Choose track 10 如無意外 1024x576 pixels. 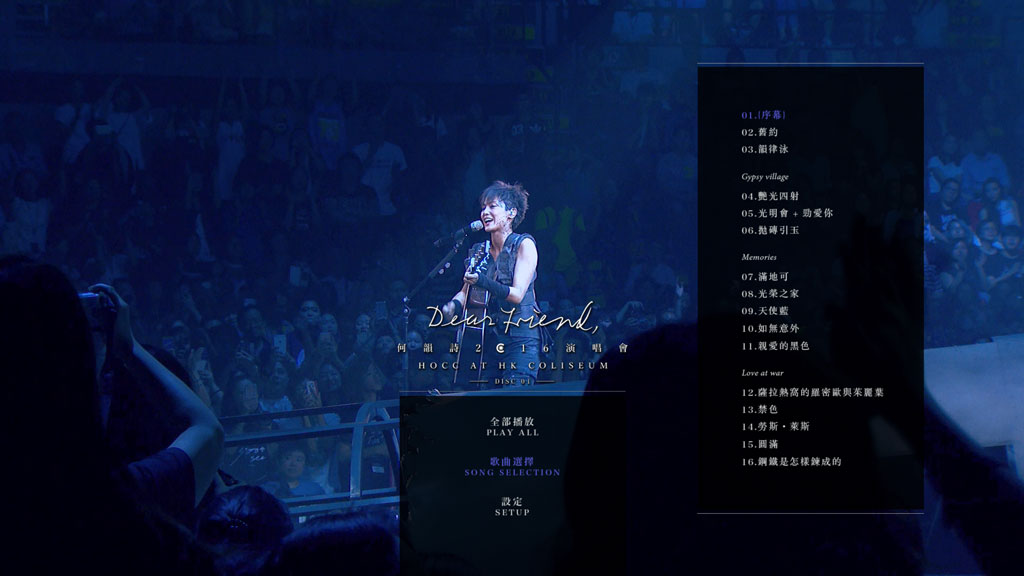(770, 328)
